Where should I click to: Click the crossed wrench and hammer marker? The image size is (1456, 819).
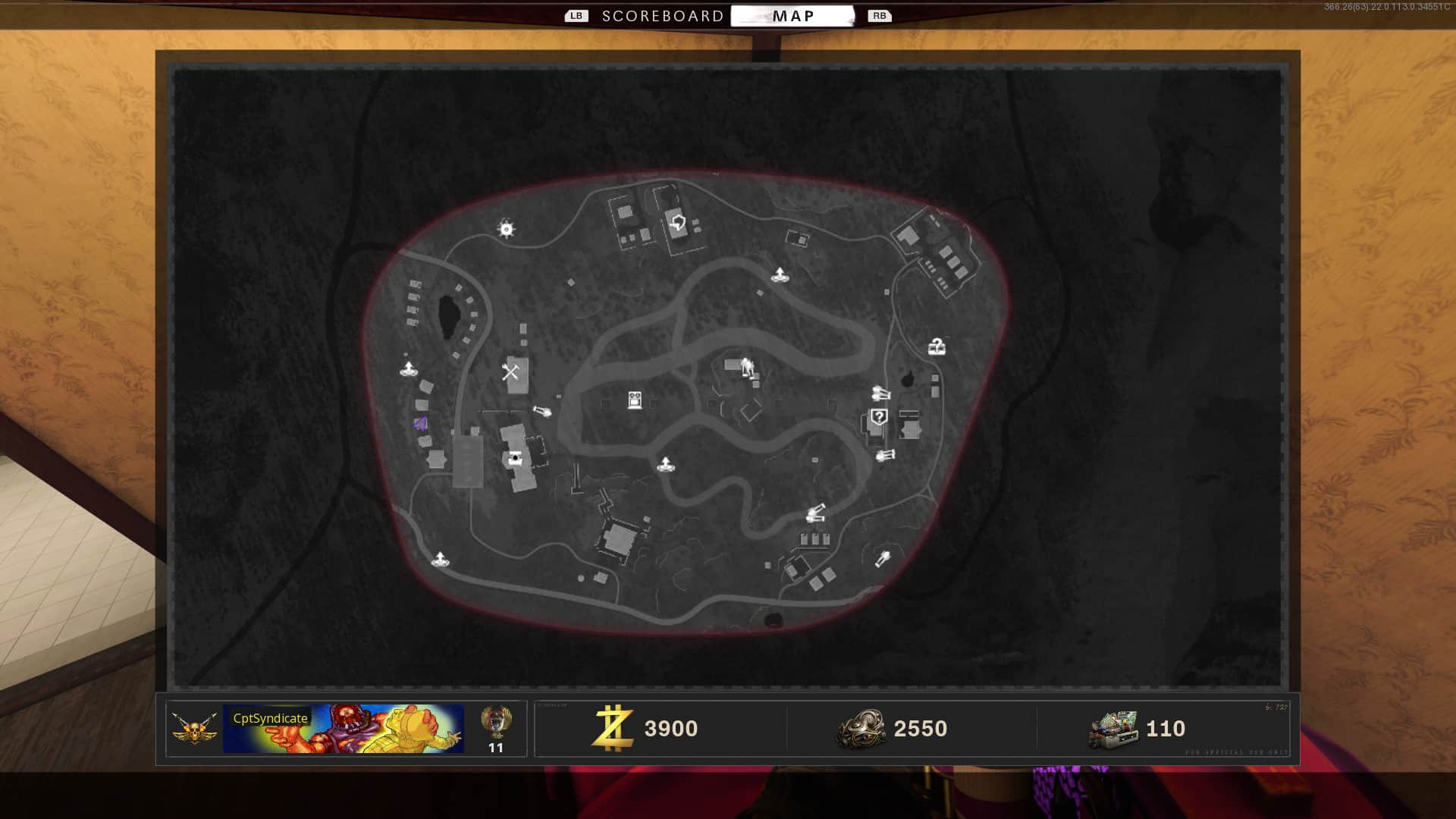coord(510,372)
